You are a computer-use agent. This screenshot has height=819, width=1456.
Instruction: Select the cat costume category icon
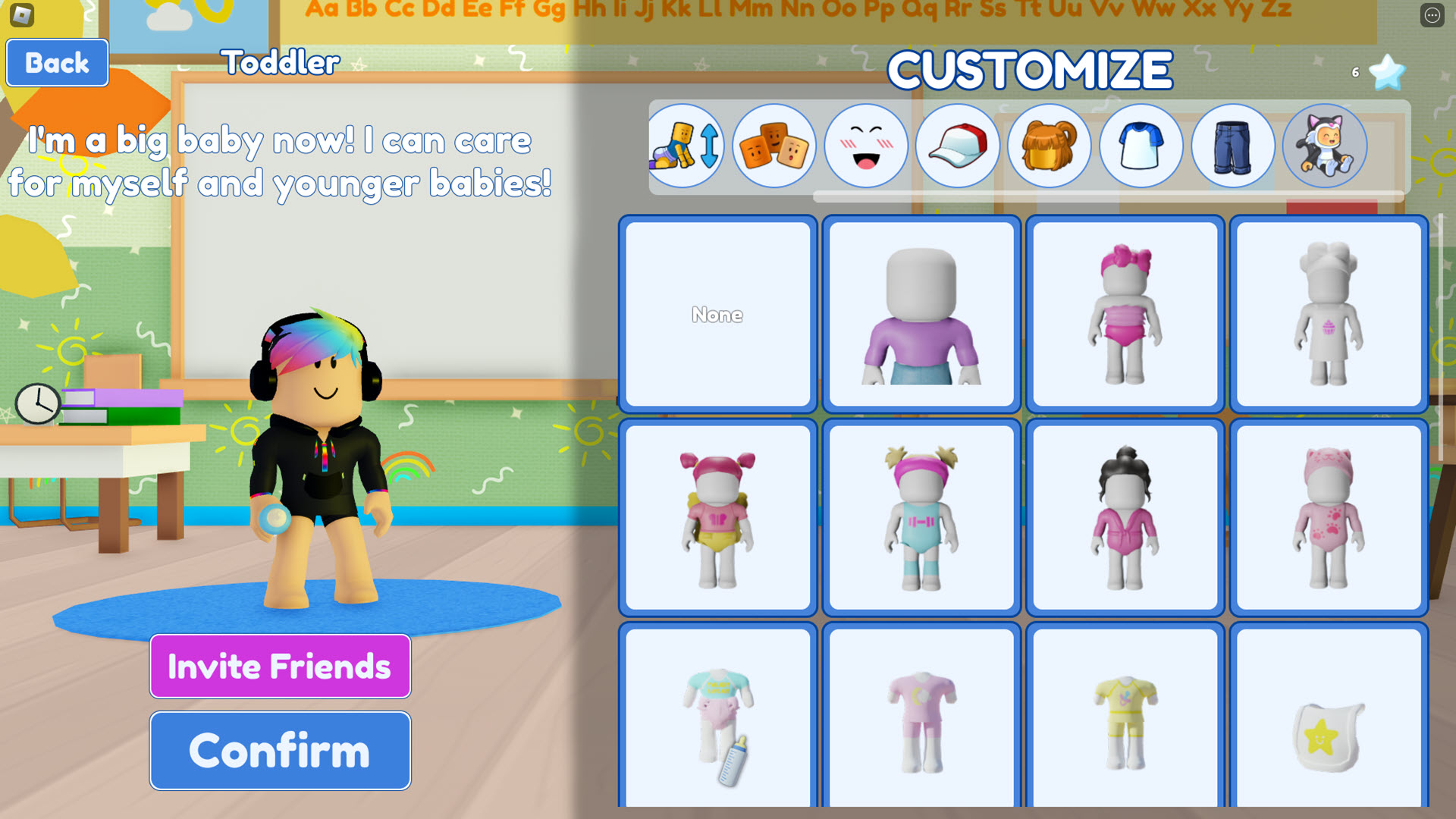pos(1325,146)
